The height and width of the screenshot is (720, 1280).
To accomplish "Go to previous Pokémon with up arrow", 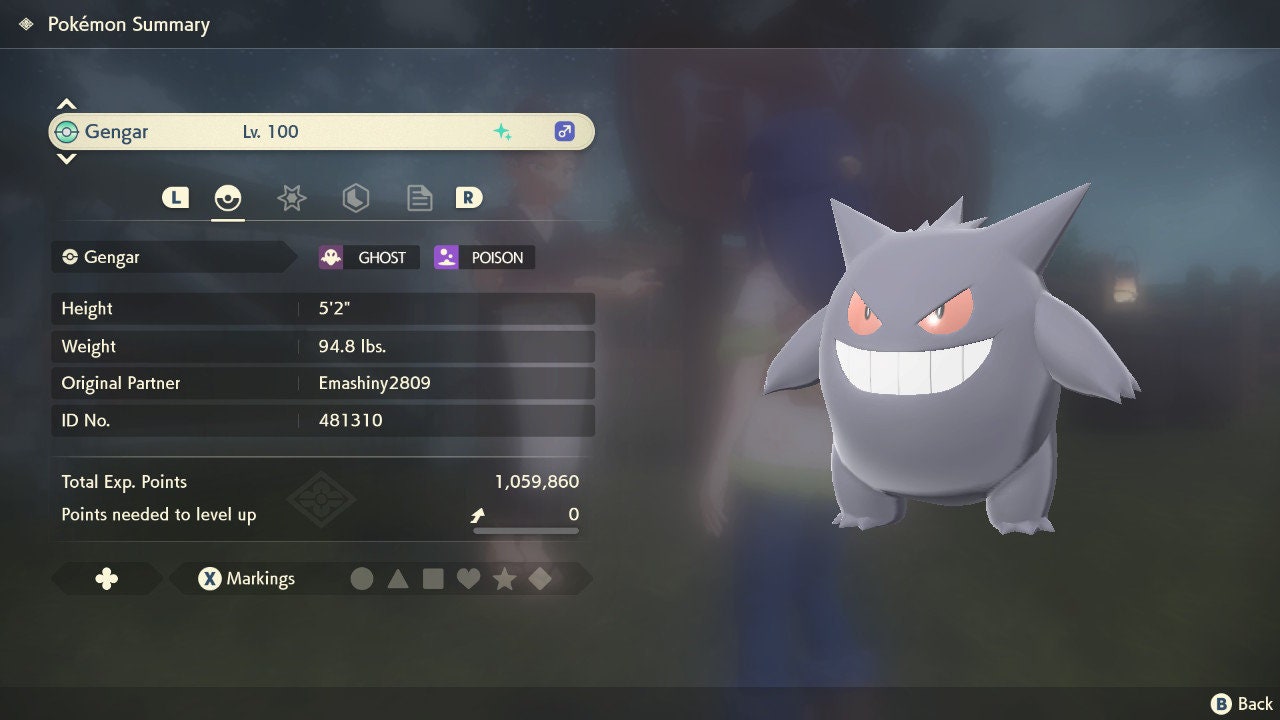I will coord(66,104).
